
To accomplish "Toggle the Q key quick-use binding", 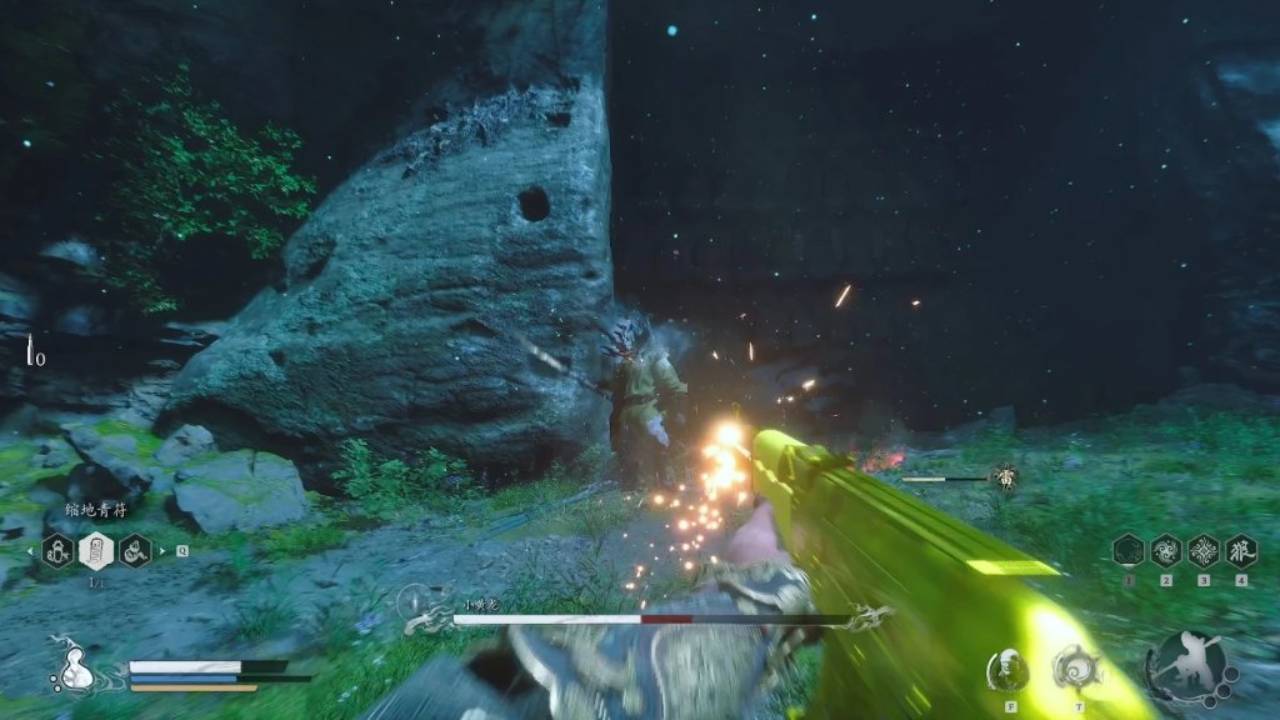I will point(182,551).
